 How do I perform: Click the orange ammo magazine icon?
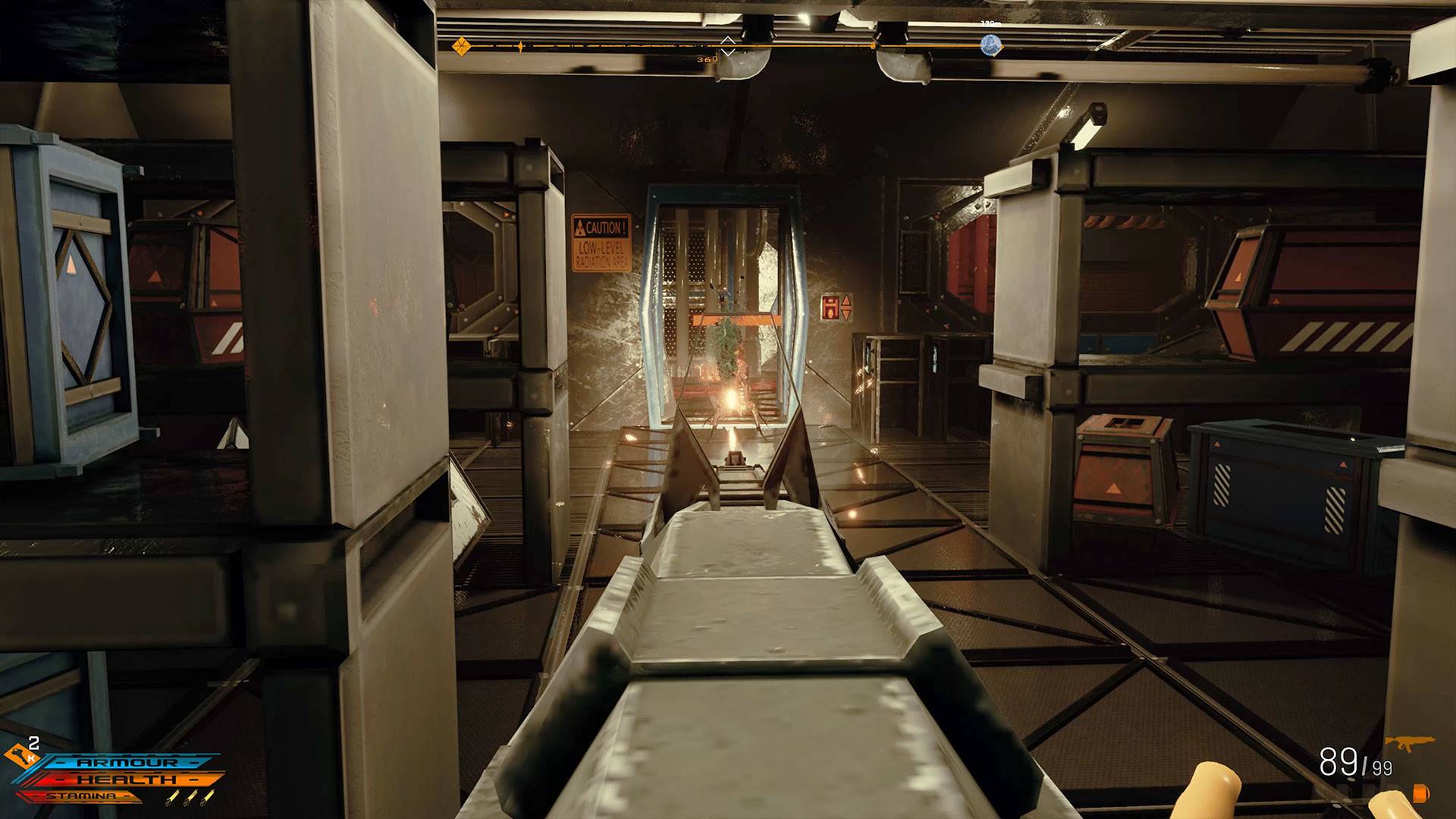tap(1420, 792)
